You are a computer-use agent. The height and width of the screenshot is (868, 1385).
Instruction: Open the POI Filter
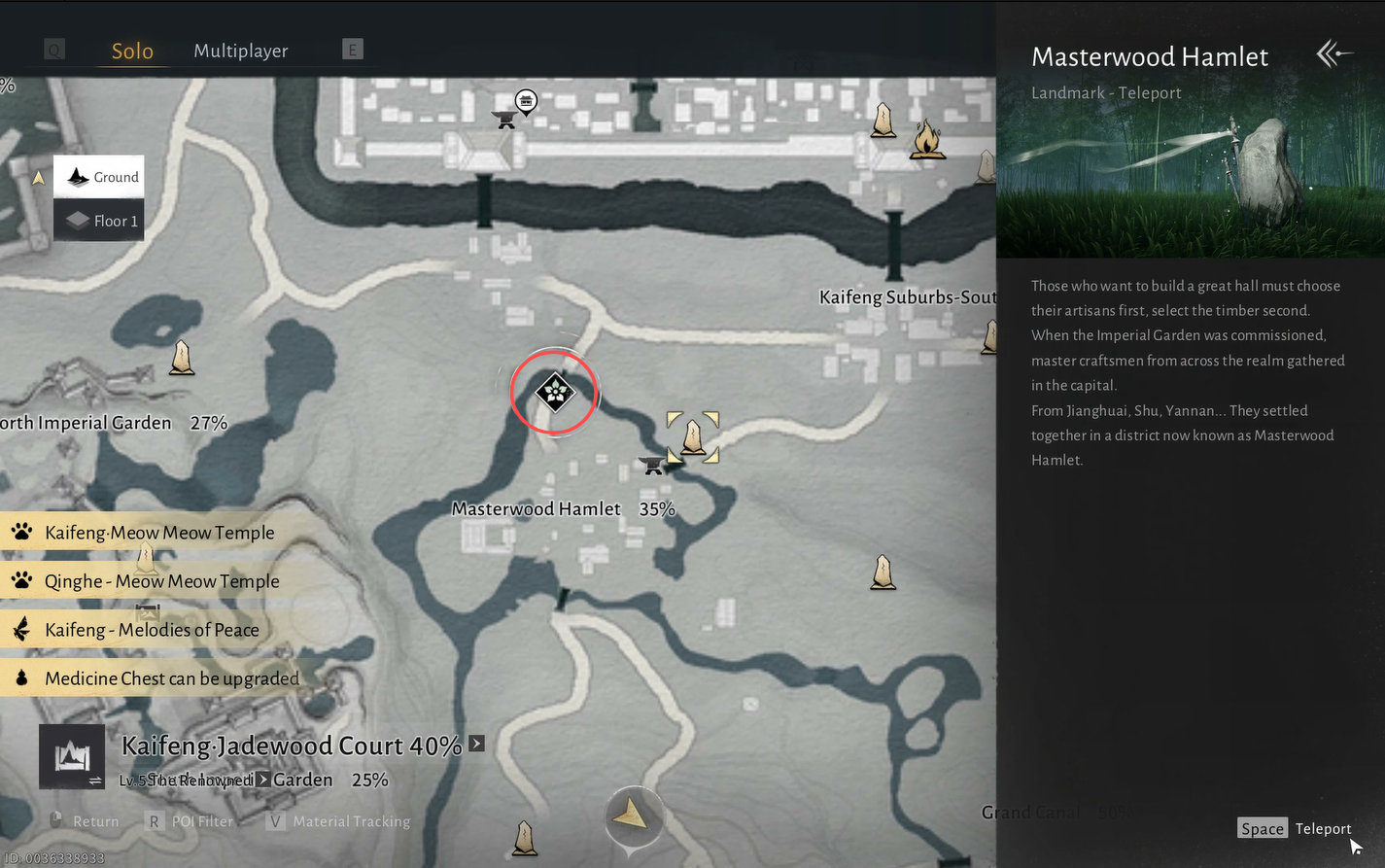tap(191, 821)
